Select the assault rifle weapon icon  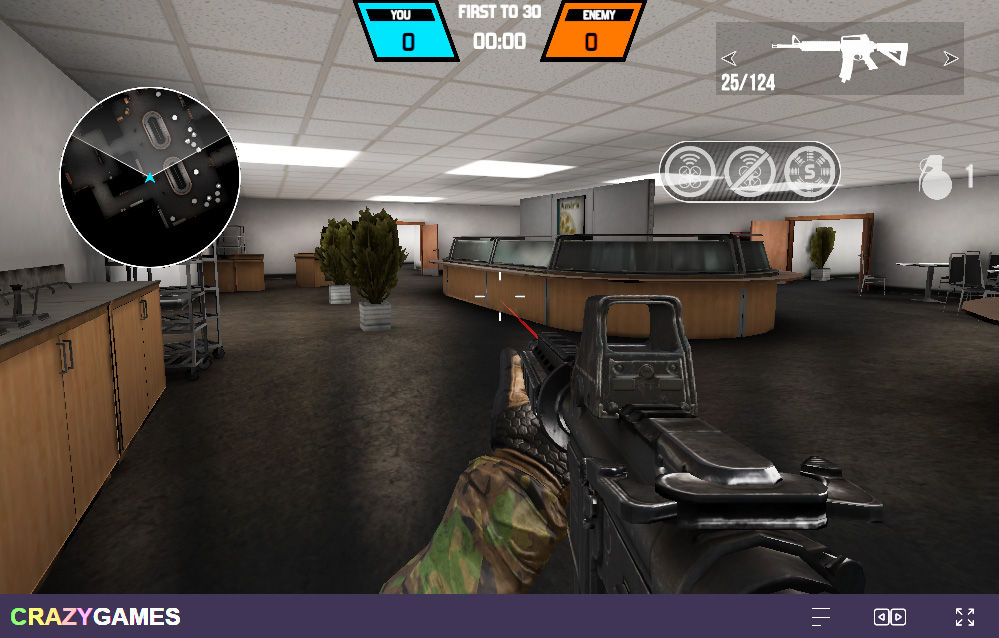point(840,56)
